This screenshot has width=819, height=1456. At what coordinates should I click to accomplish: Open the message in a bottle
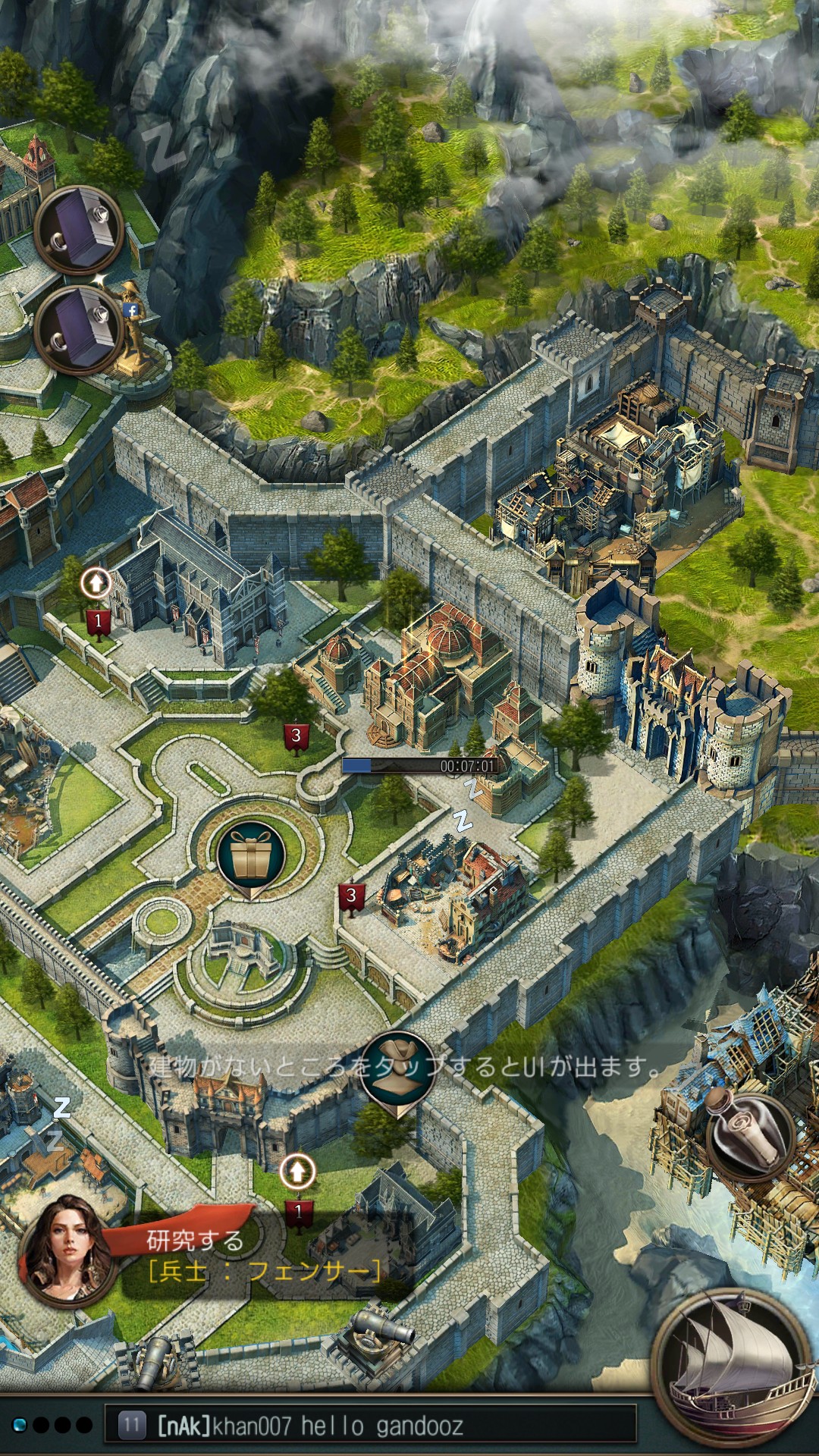click(749, 1135)
